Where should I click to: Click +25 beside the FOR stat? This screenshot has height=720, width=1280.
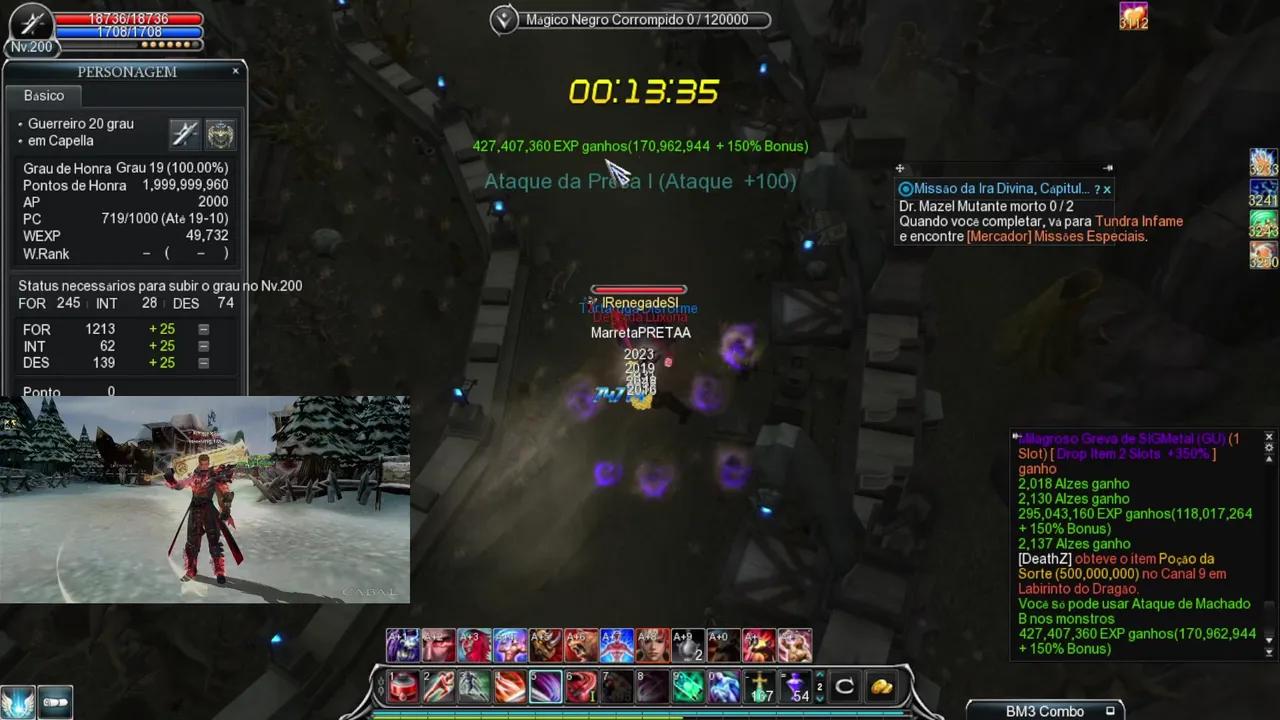click(x=161, y=329)
